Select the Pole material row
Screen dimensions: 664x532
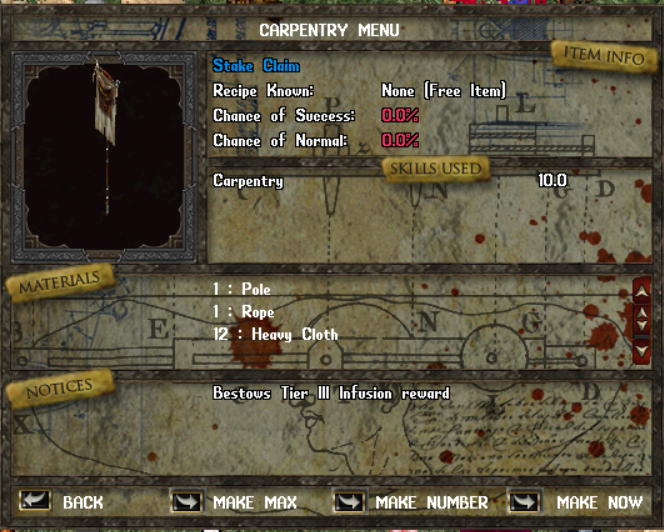tap(242, 289)
